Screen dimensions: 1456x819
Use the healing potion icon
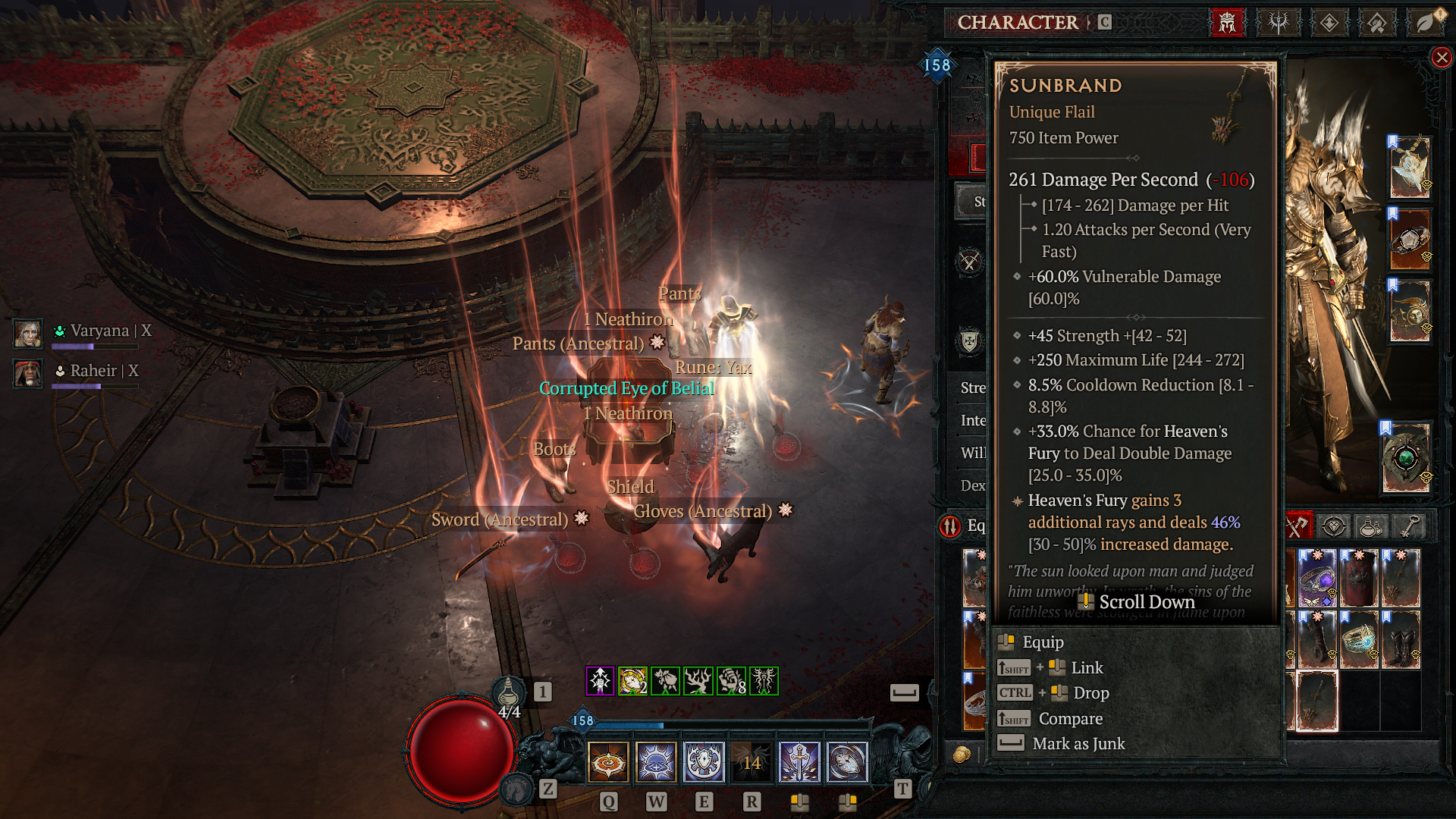[509, 692]
